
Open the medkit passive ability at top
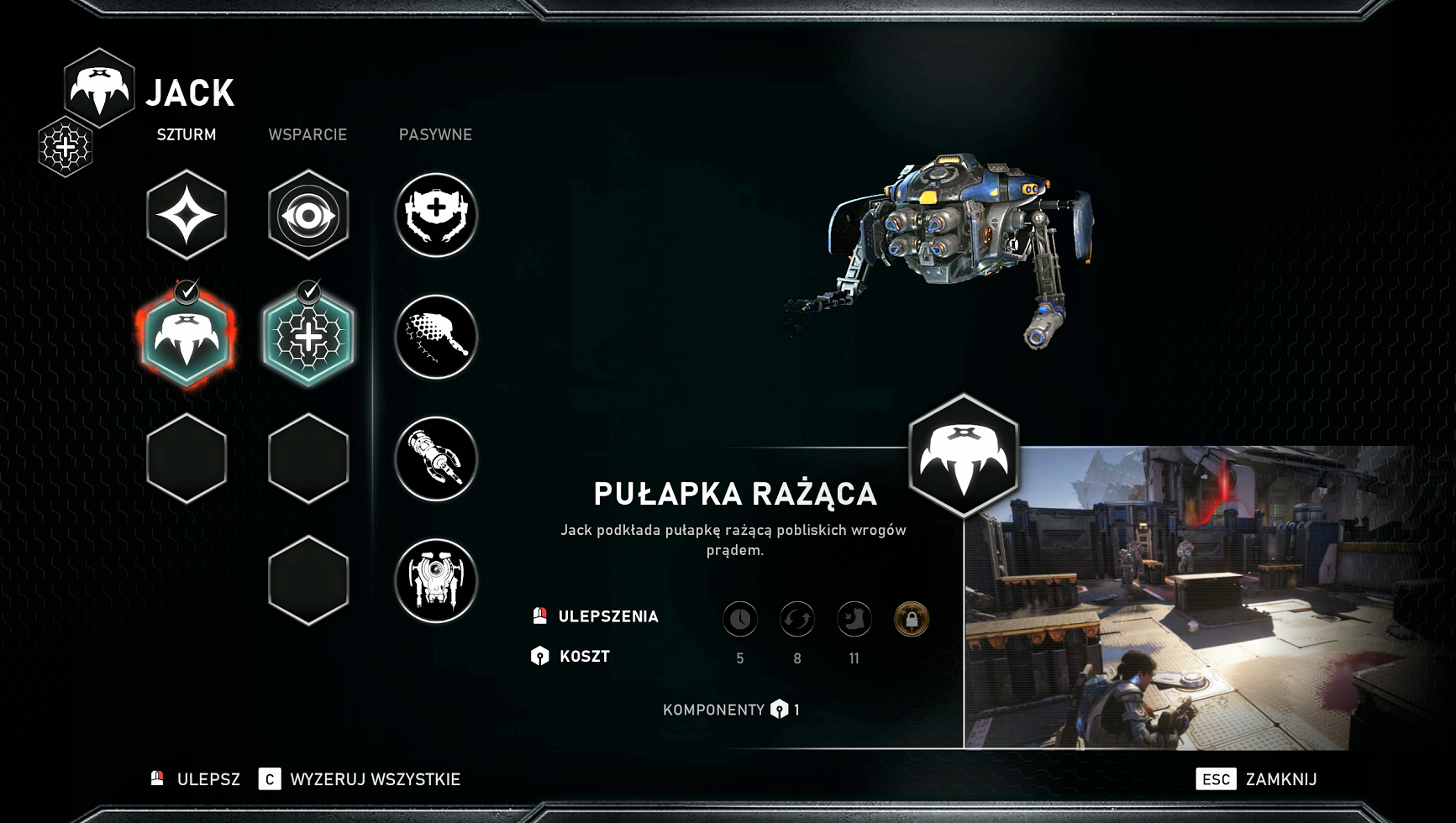pos(436,214)
